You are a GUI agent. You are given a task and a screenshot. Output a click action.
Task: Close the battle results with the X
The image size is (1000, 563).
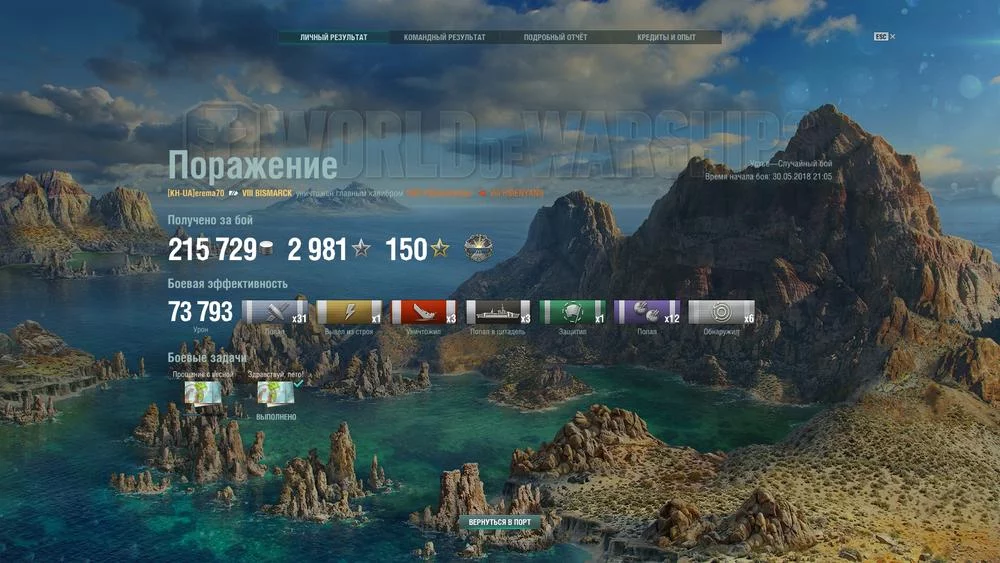[x=893, y=36]
